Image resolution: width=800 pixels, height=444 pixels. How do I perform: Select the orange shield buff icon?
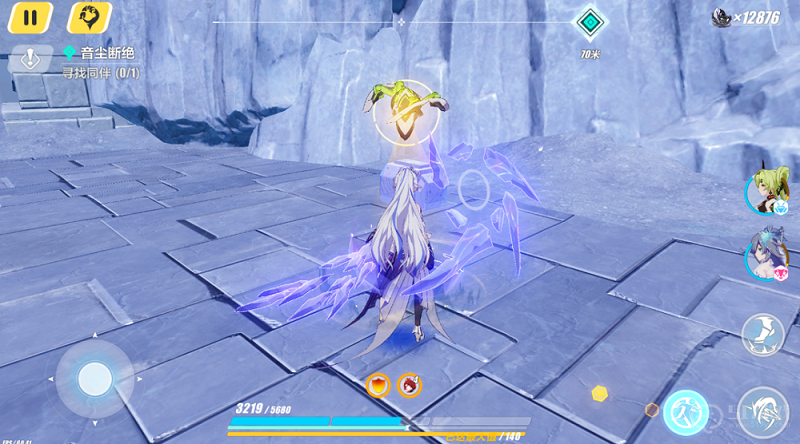coord(378,385)
